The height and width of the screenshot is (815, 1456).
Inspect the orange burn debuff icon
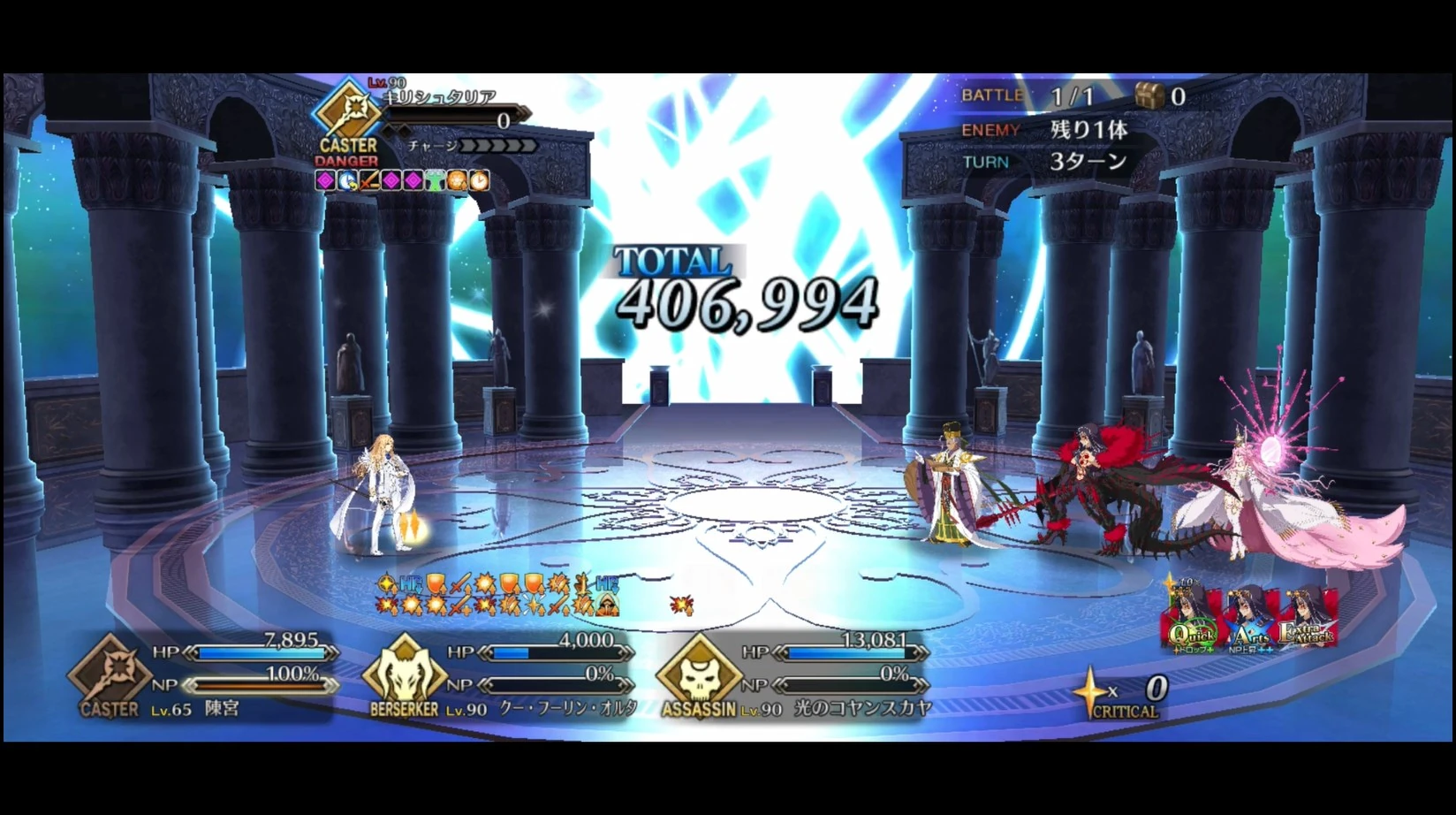pyautogui.click(x=455, y=181)
